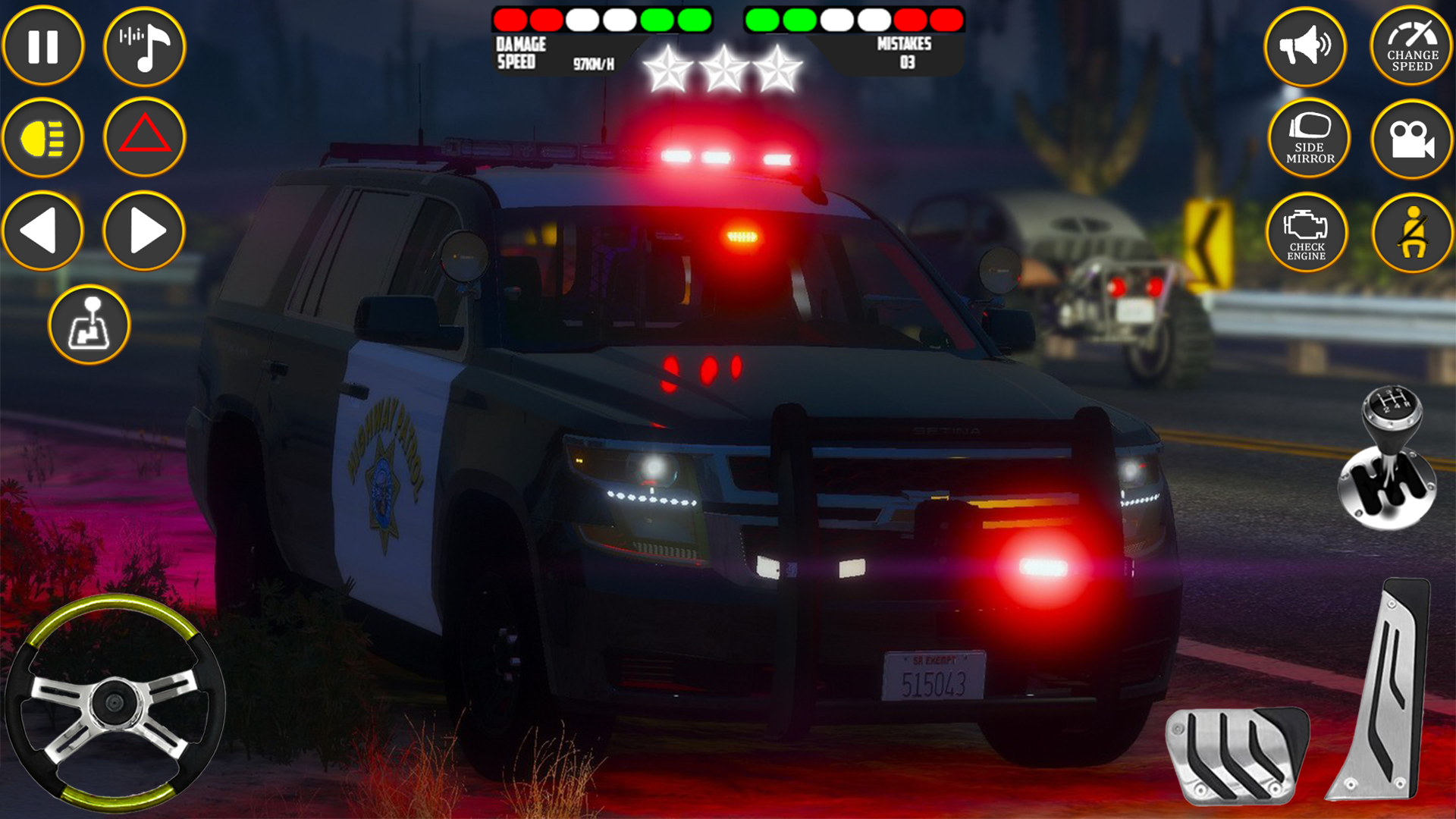Image resolution: width=1456 pixels, height=819 pixels.
Task: Toggle the headlights on
Action: tap(43, 138)
